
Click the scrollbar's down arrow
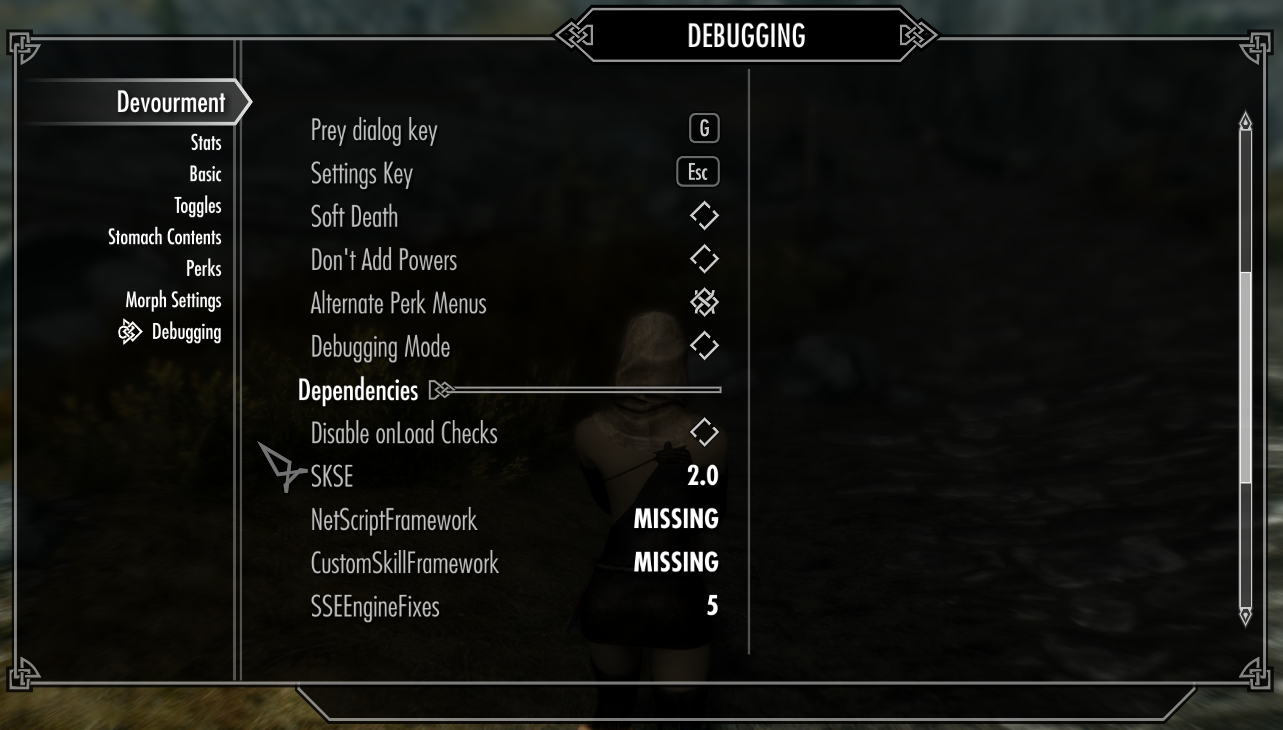[x=1245, y=615]
